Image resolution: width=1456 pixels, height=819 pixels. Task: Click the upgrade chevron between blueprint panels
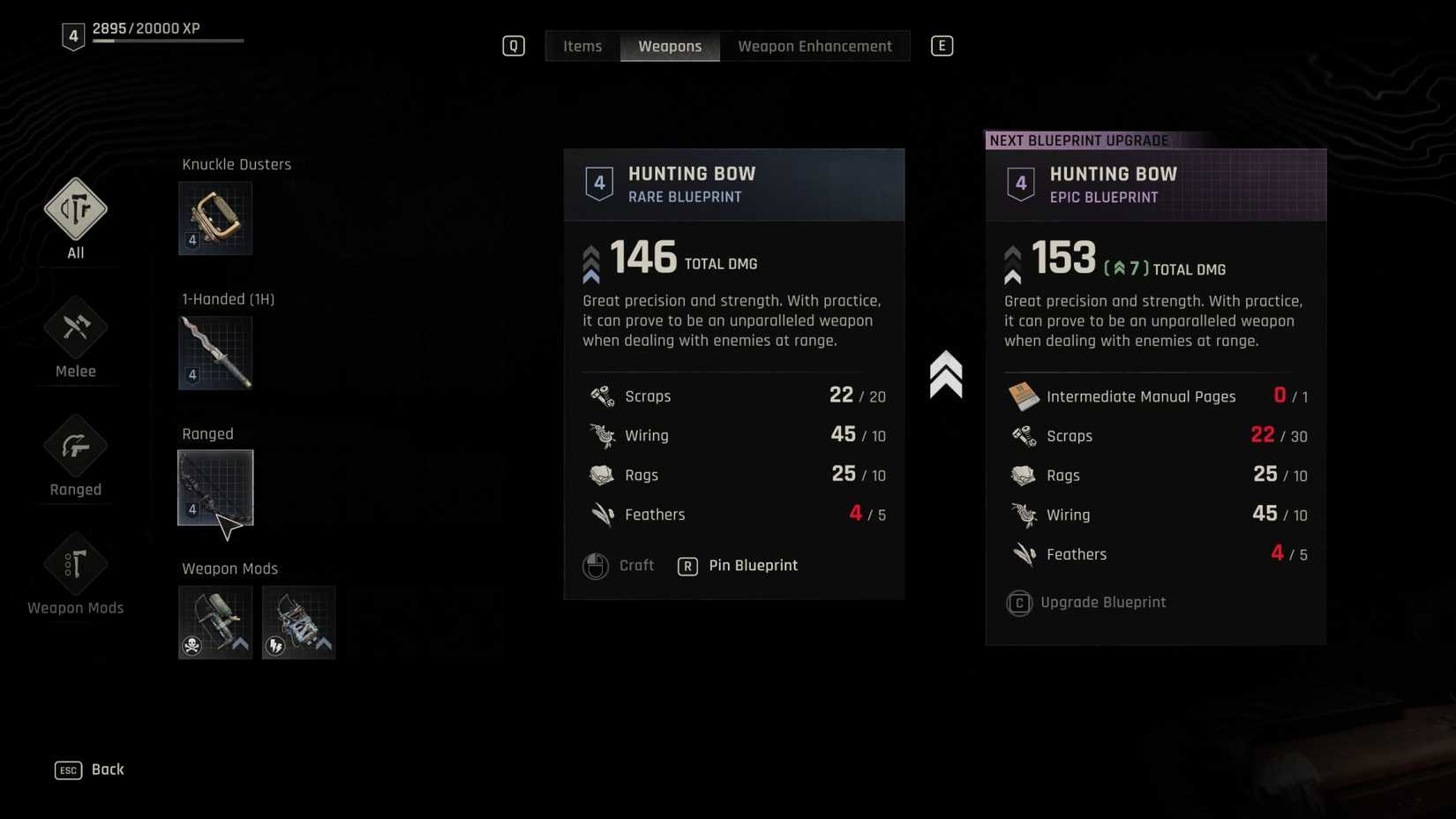click(947, 372)
